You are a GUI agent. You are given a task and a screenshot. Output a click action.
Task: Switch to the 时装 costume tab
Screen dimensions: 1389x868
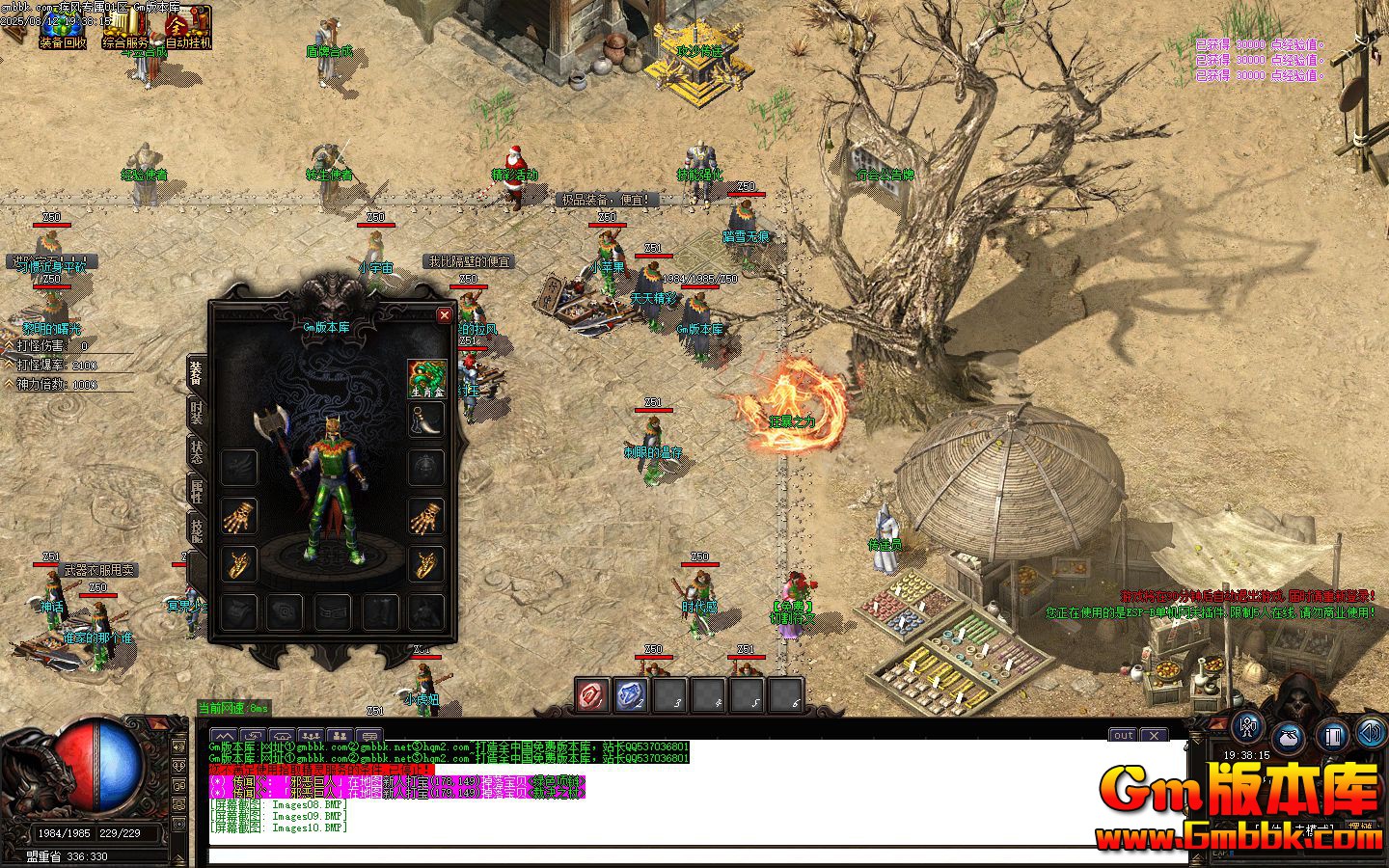click(x=197, y=413)
